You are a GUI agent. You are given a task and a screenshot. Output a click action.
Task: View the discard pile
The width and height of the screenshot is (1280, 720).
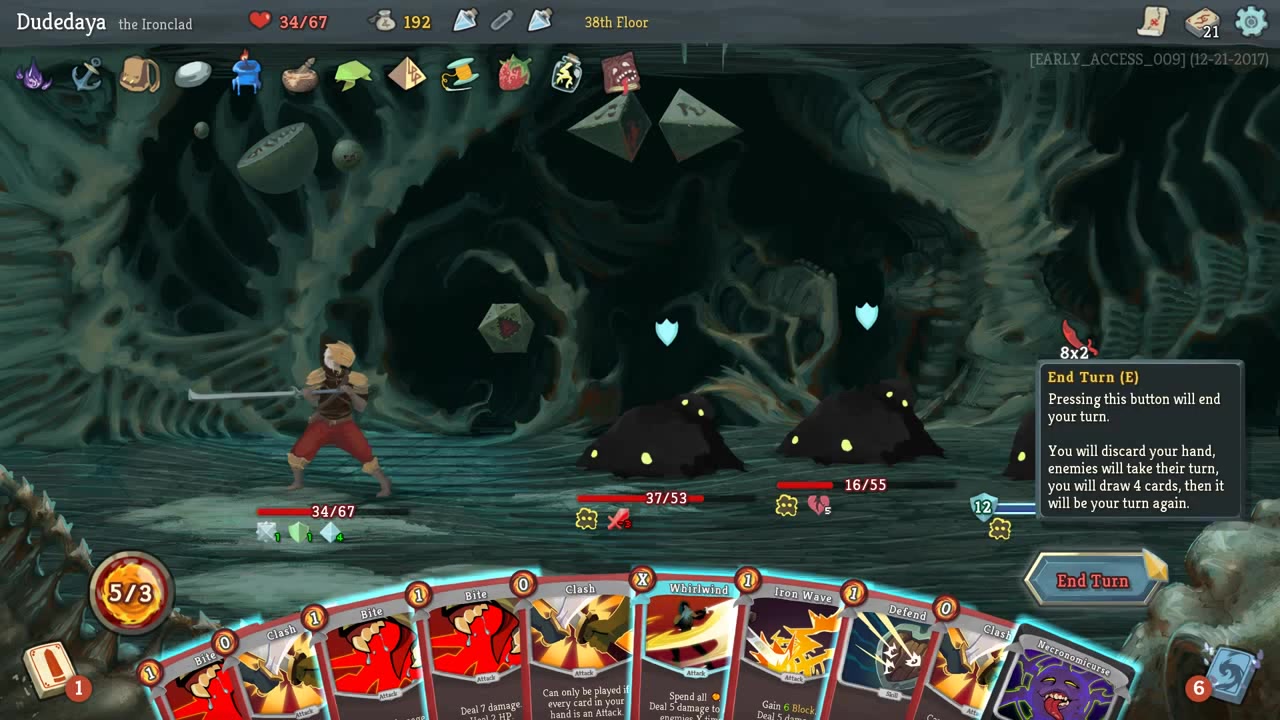1228,672
